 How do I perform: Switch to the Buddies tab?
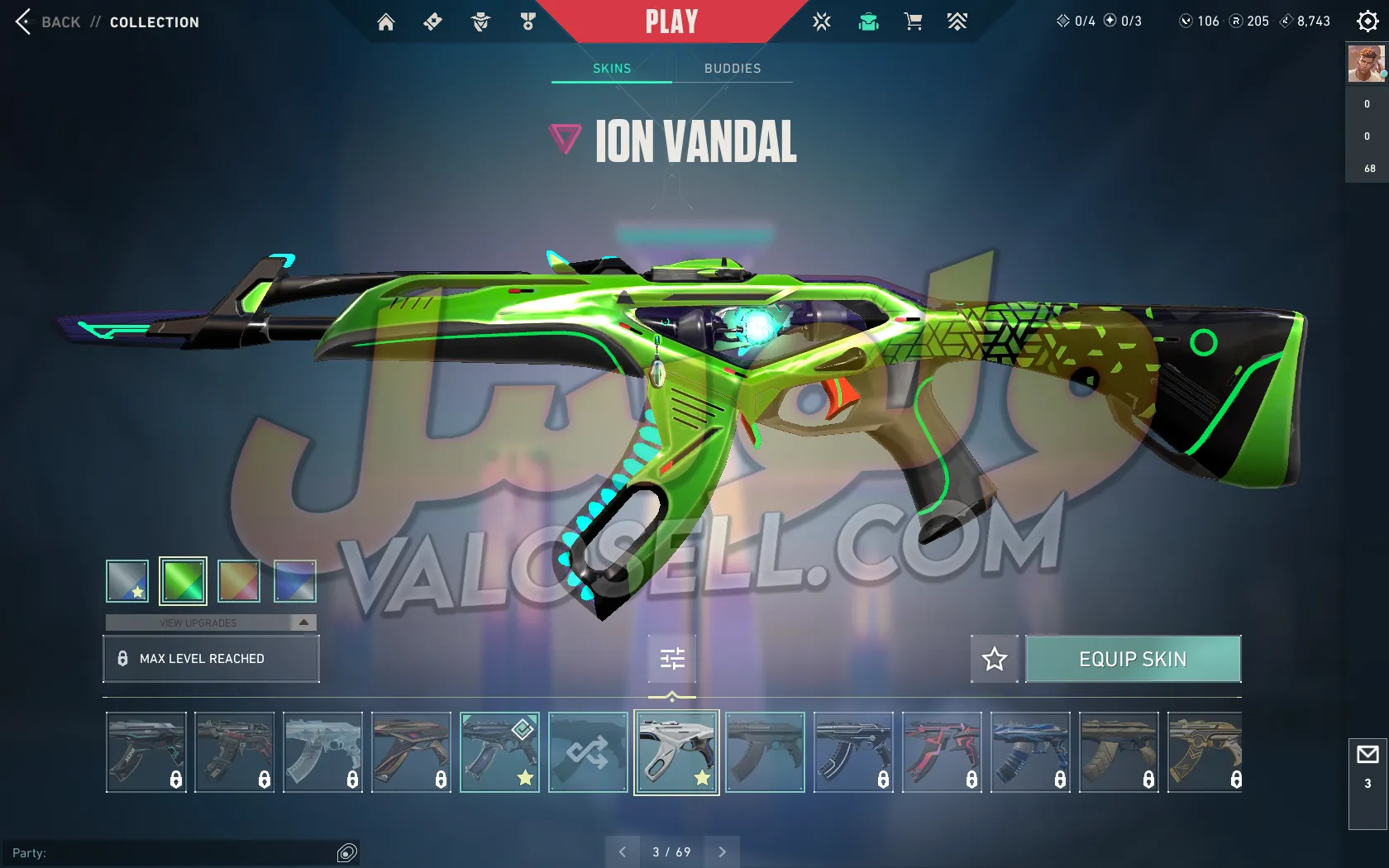click(733, 69)
